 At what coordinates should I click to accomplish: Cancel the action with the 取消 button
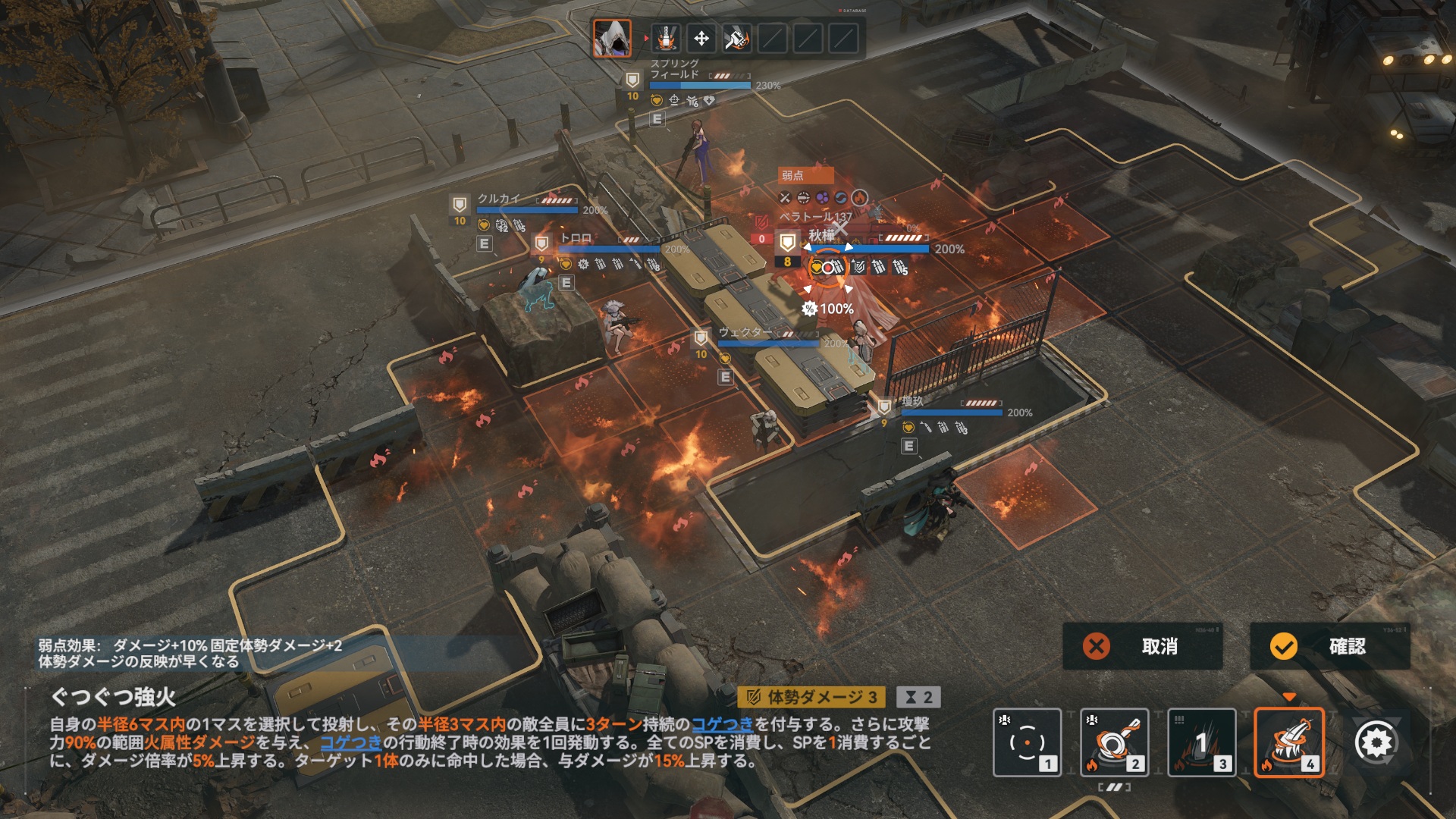click(x=1142, y=646)
